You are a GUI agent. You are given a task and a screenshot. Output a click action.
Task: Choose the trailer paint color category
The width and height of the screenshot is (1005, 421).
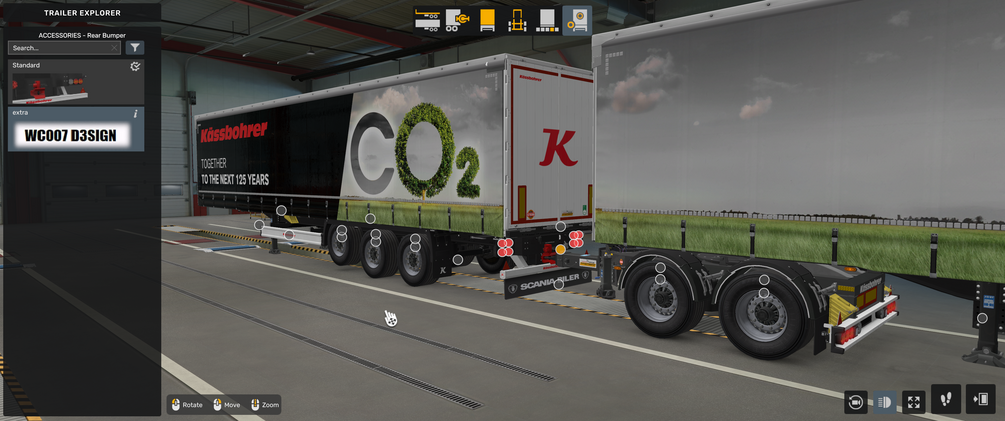coord(547,20)
